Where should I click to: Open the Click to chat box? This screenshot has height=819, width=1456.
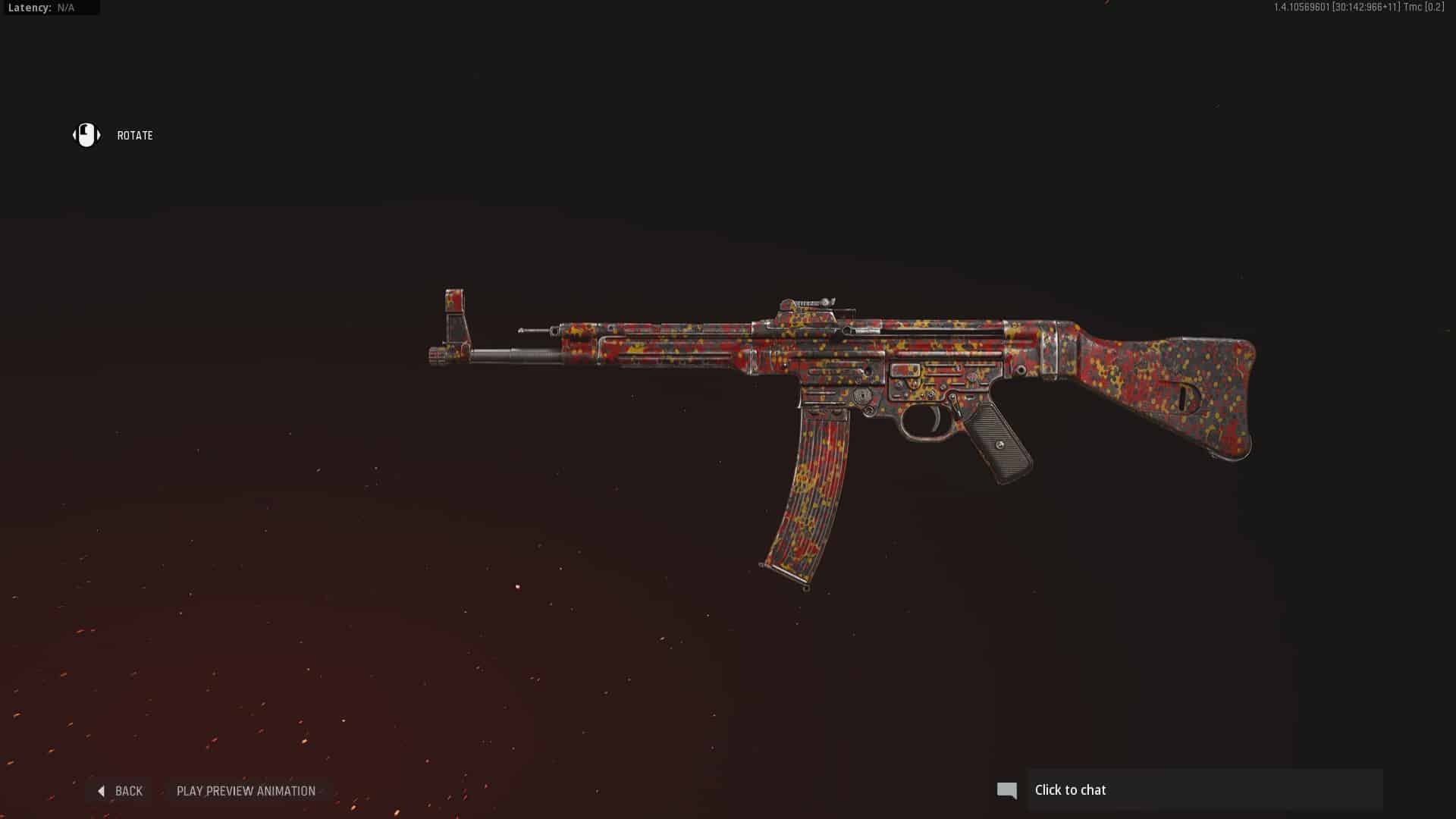click(x=1204, y=790)
